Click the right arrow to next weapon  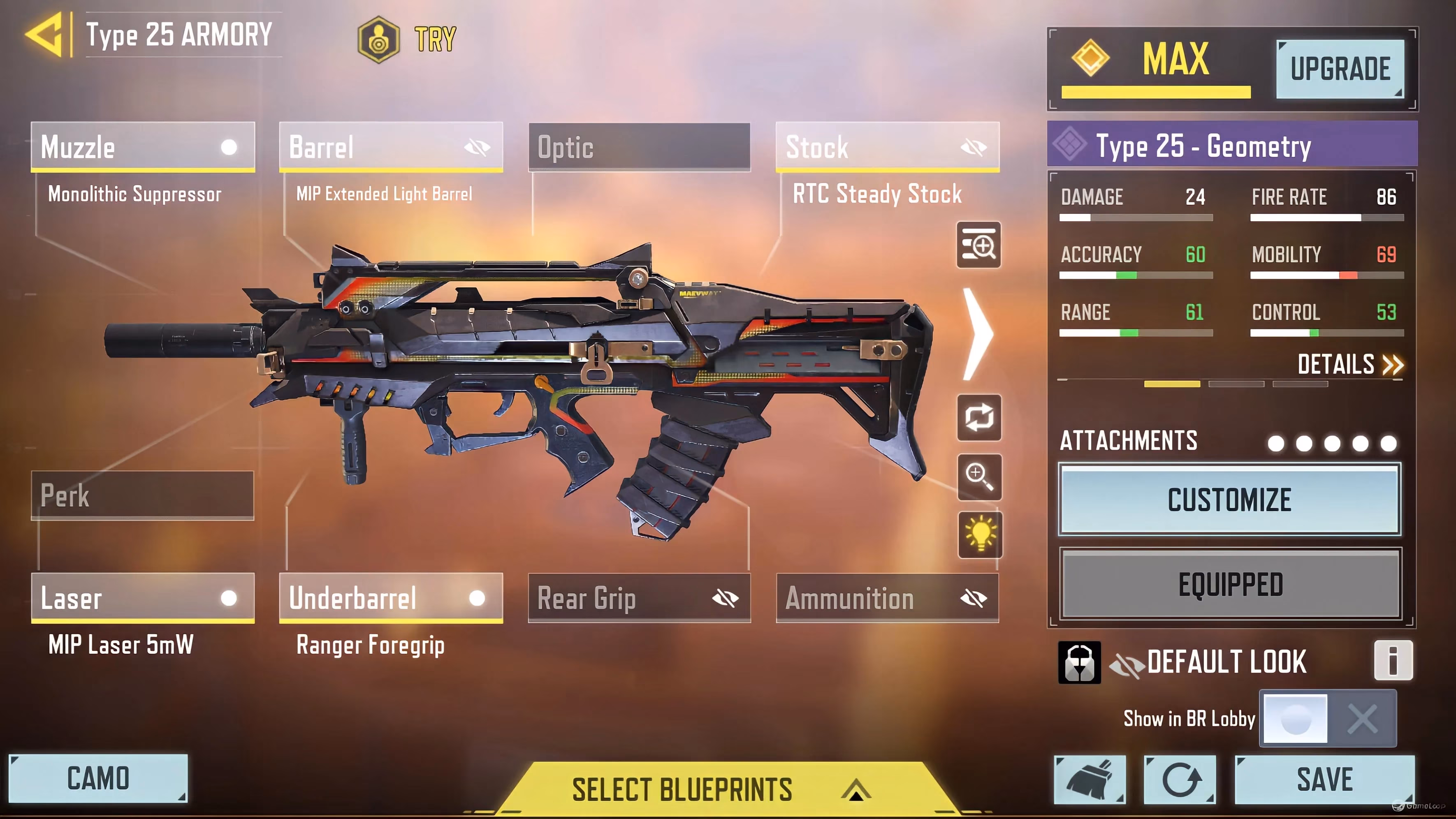click(x=977, y=334)
